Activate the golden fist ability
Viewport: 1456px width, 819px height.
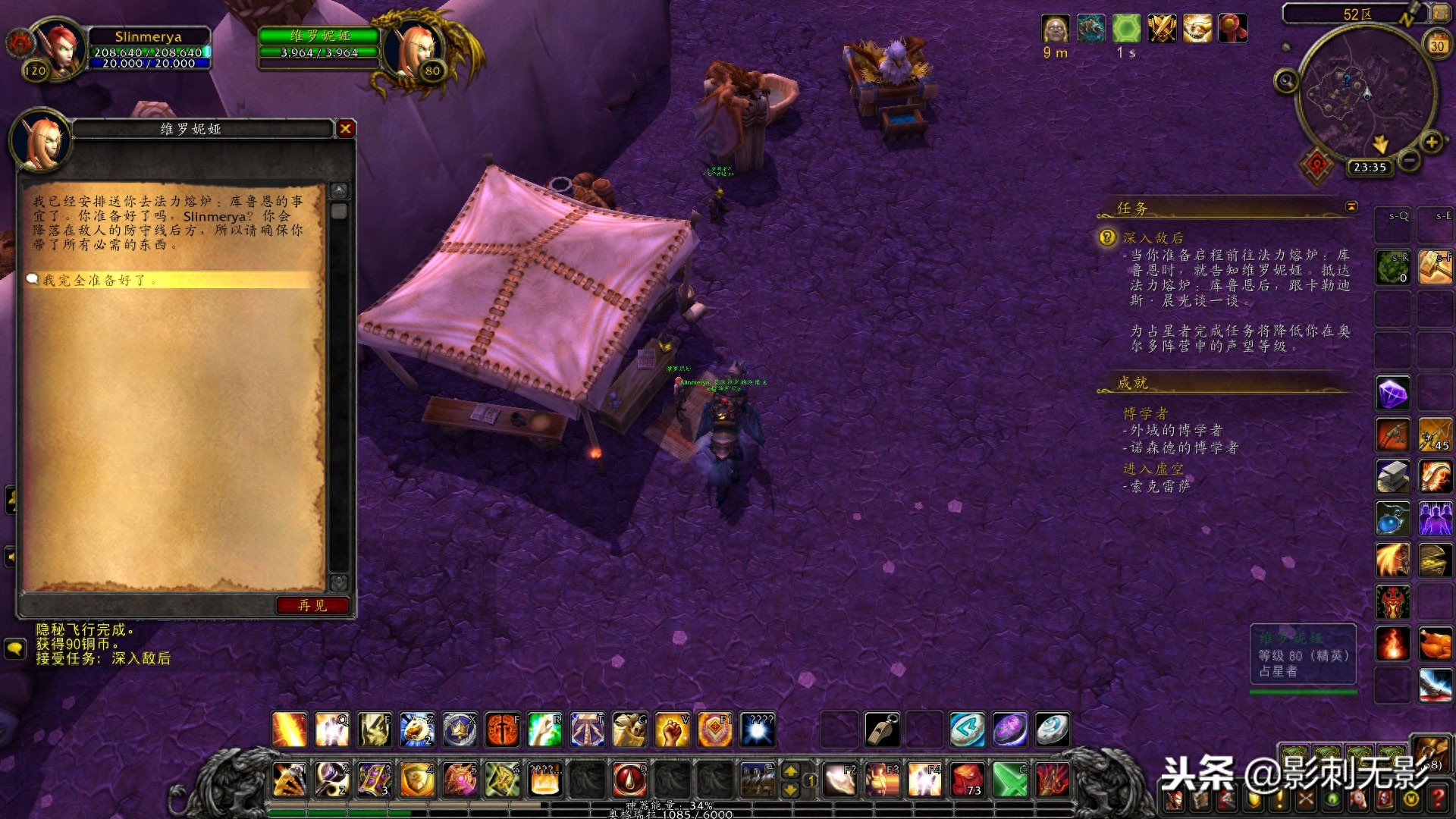(672, 730)
